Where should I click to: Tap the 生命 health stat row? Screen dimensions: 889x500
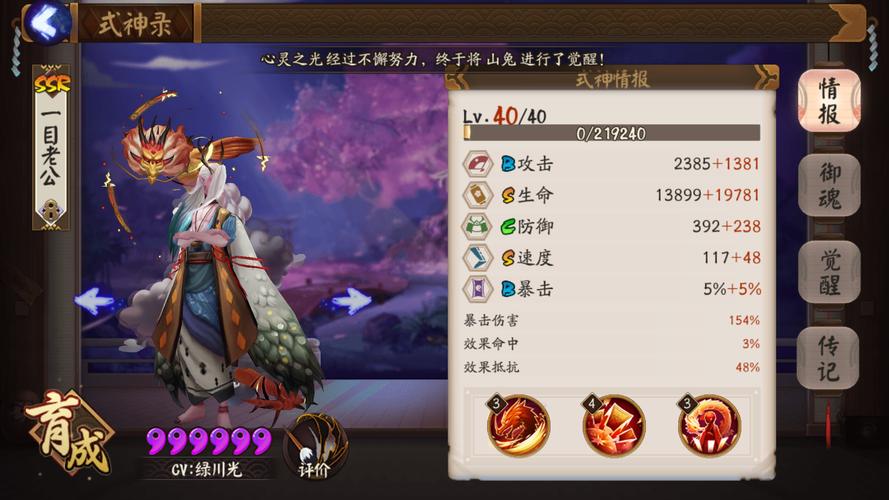click(611, 194)
